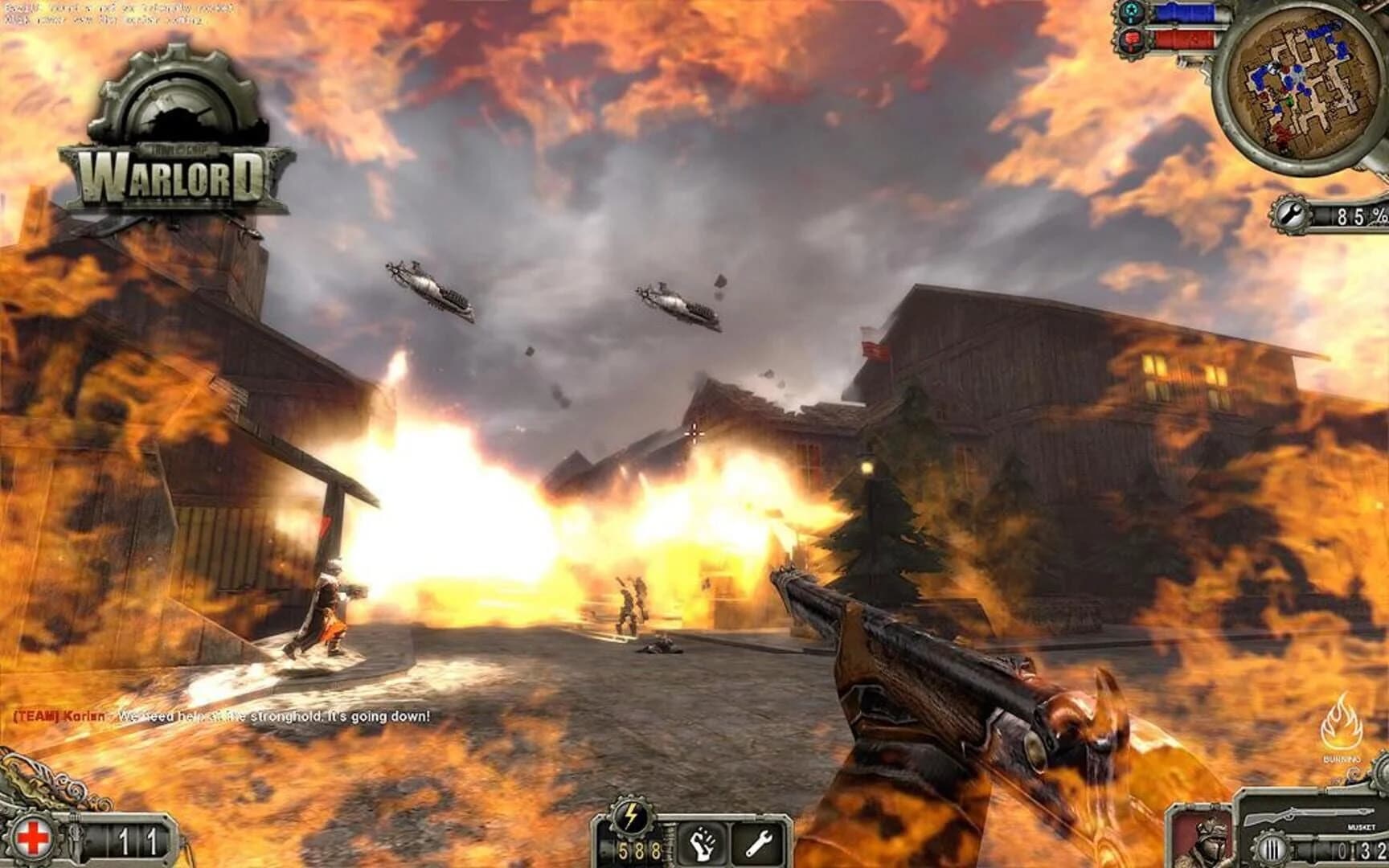The width and height of the screenshot is (1389, 868).
Task: Toggle the red team status bar
Action: click(1182, 39)
